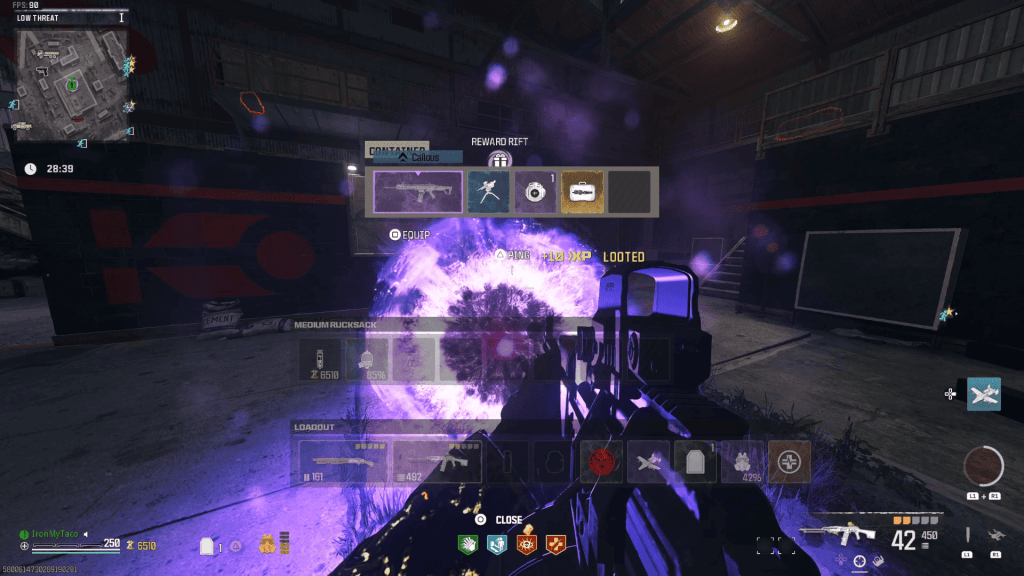The height and width of the screenshot is (576, 1024).
Task: Click the gas mask loadout slot
Action: 742,461
